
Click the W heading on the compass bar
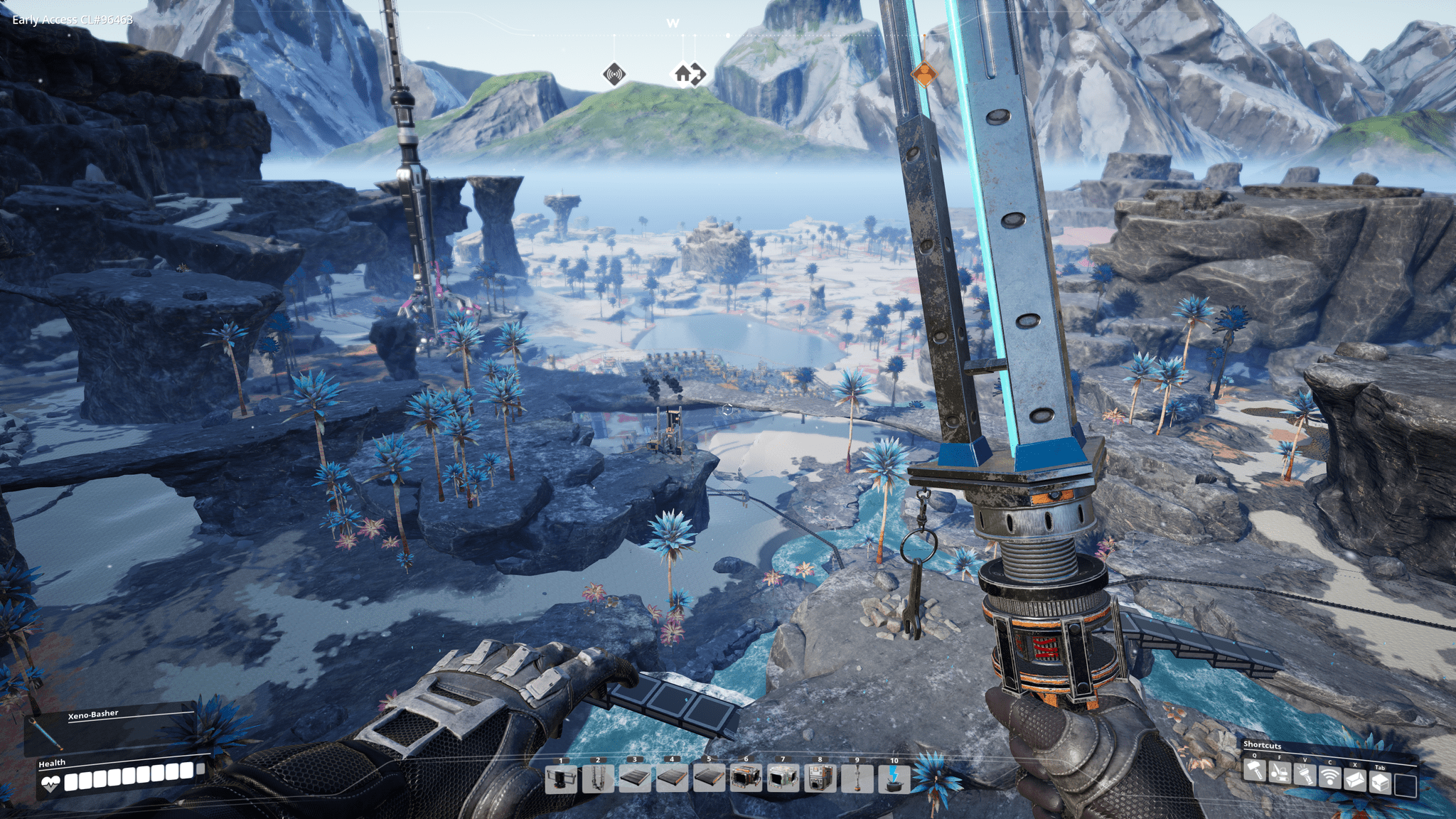click(673, 23)
